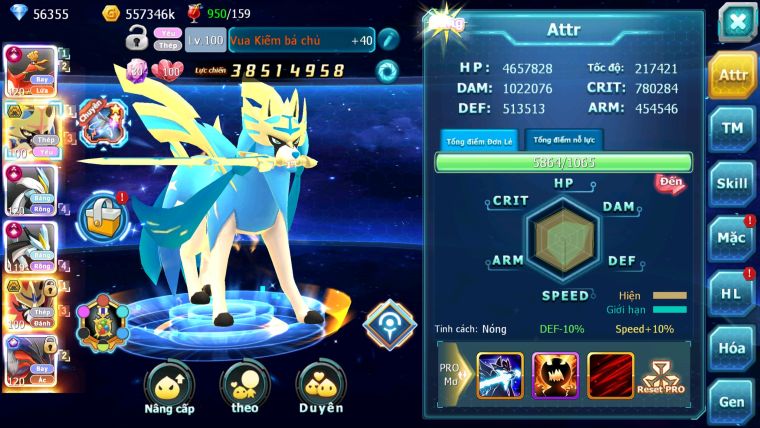Image resolution: width=760 pixels, height=428 pixels.
Task: Open the Duyên bond button
Action: (319, 388)
